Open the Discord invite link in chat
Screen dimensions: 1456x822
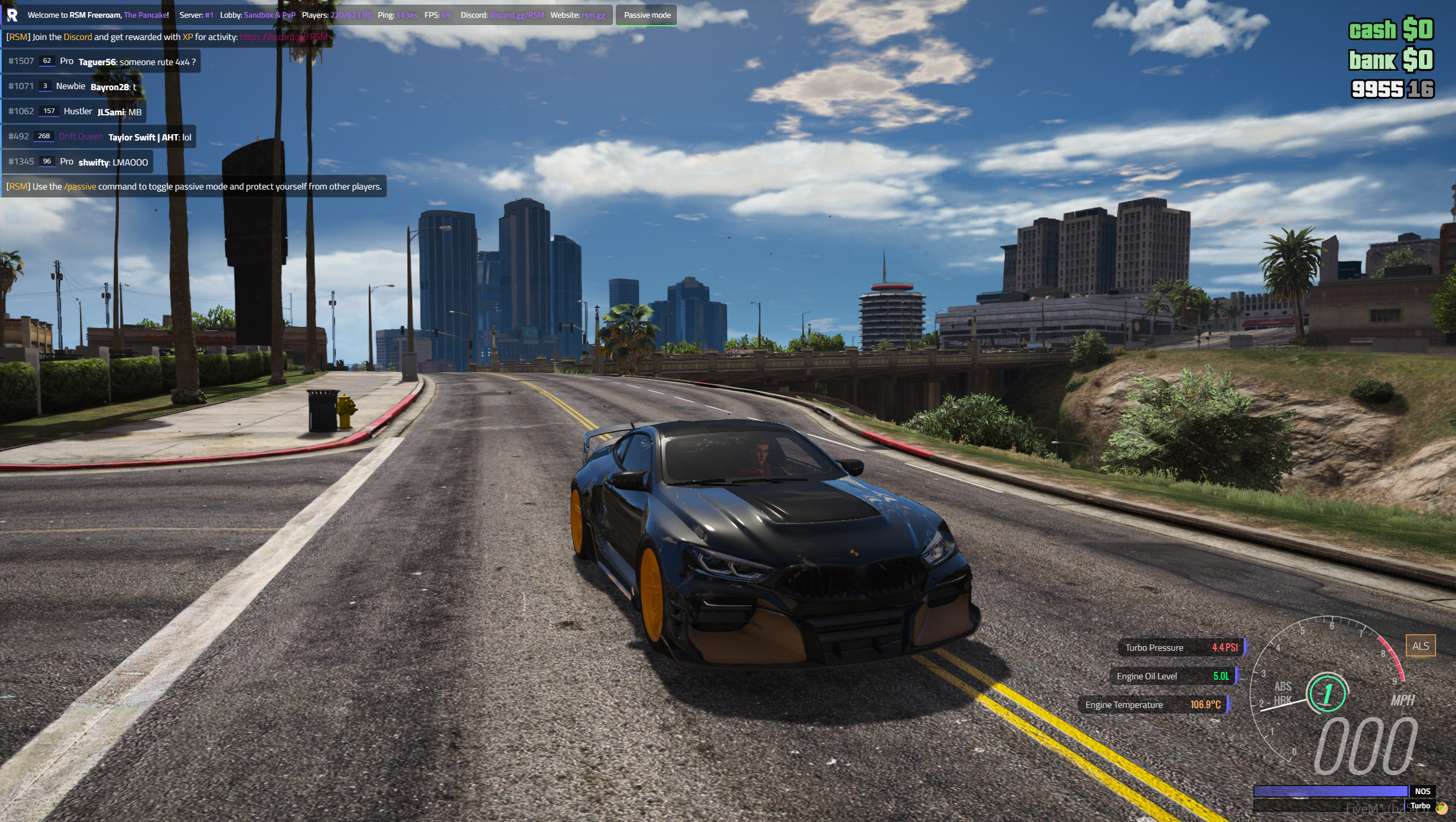coord(284,38)
